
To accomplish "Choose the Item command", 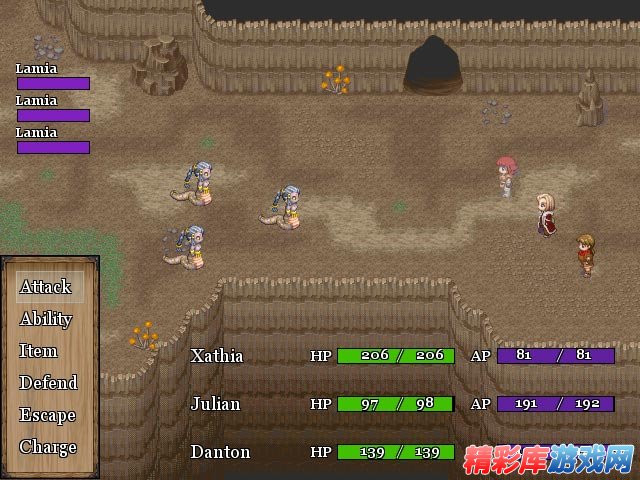I will 38,351.
